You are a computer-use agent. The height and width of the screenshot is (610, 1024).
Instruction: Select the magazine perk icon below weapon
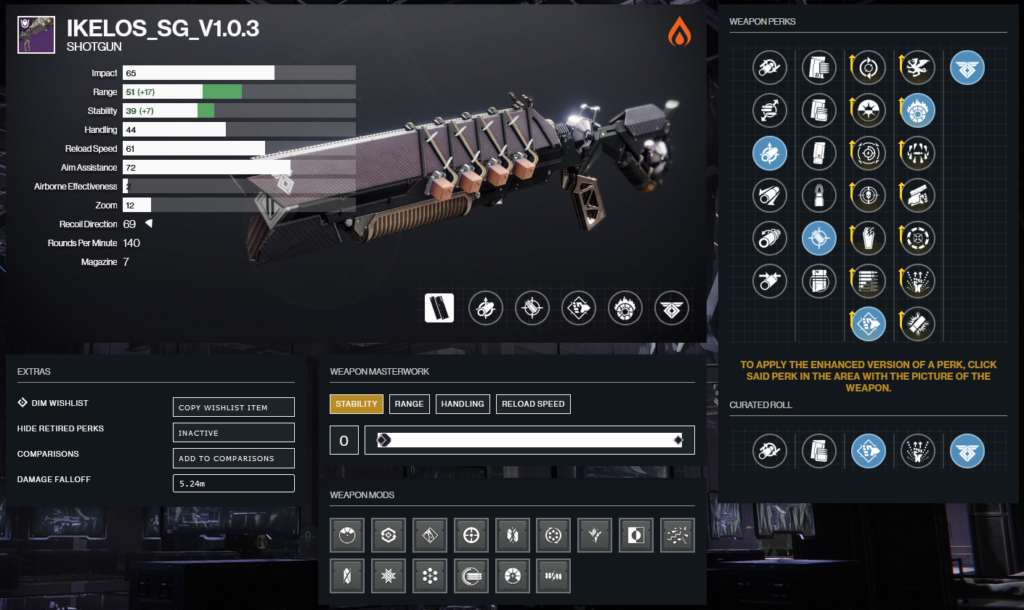[x=439, y=308]
